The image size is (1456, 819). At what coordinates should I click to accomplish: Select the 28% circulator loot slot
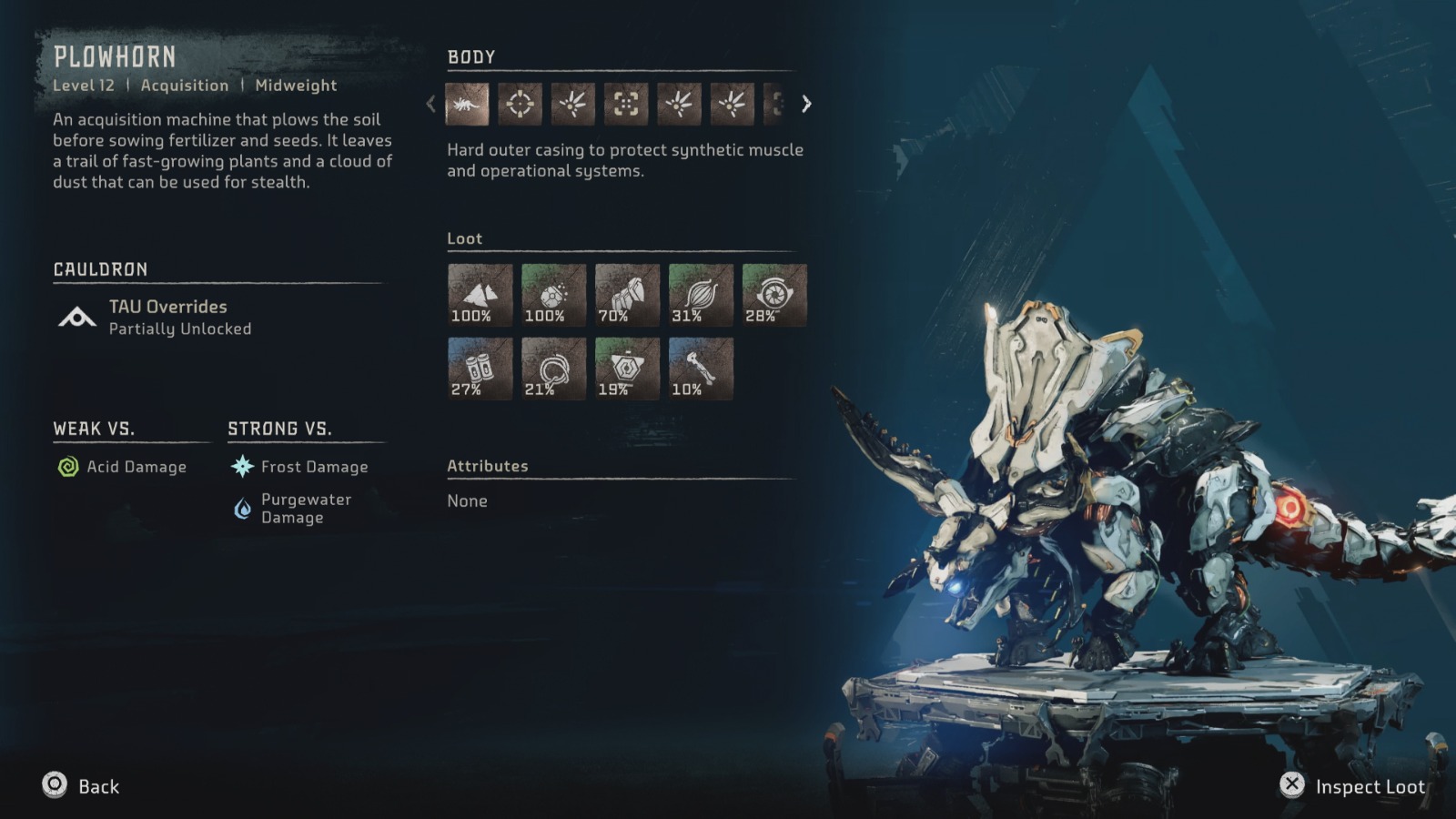pyautogui.click(x=774, y=295)
